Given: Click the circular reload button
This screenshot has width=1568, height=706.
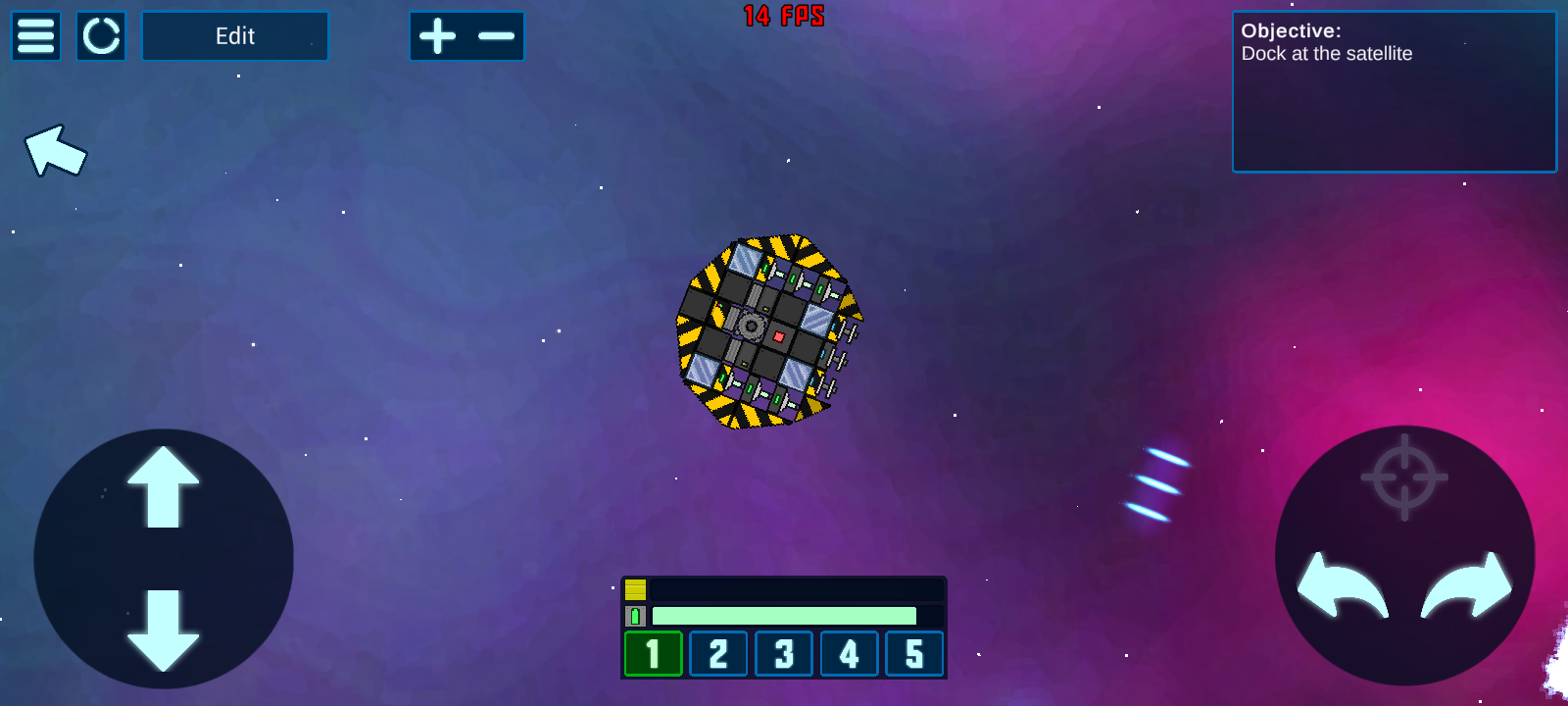Looking at the screenshot, I should (101, 36).
